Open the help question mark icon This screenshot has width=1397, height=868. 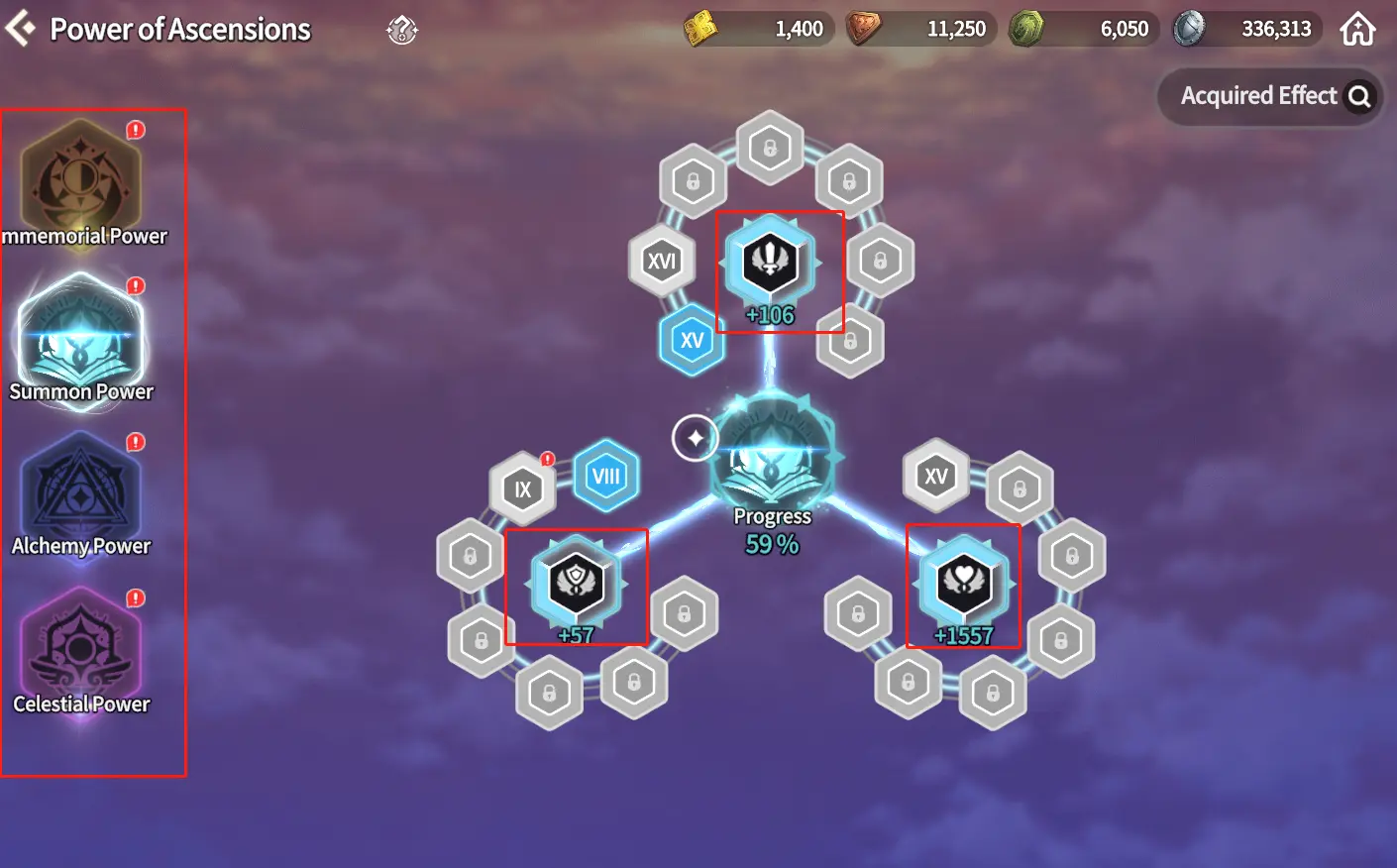pyautogui.click(x=402, y=30)
